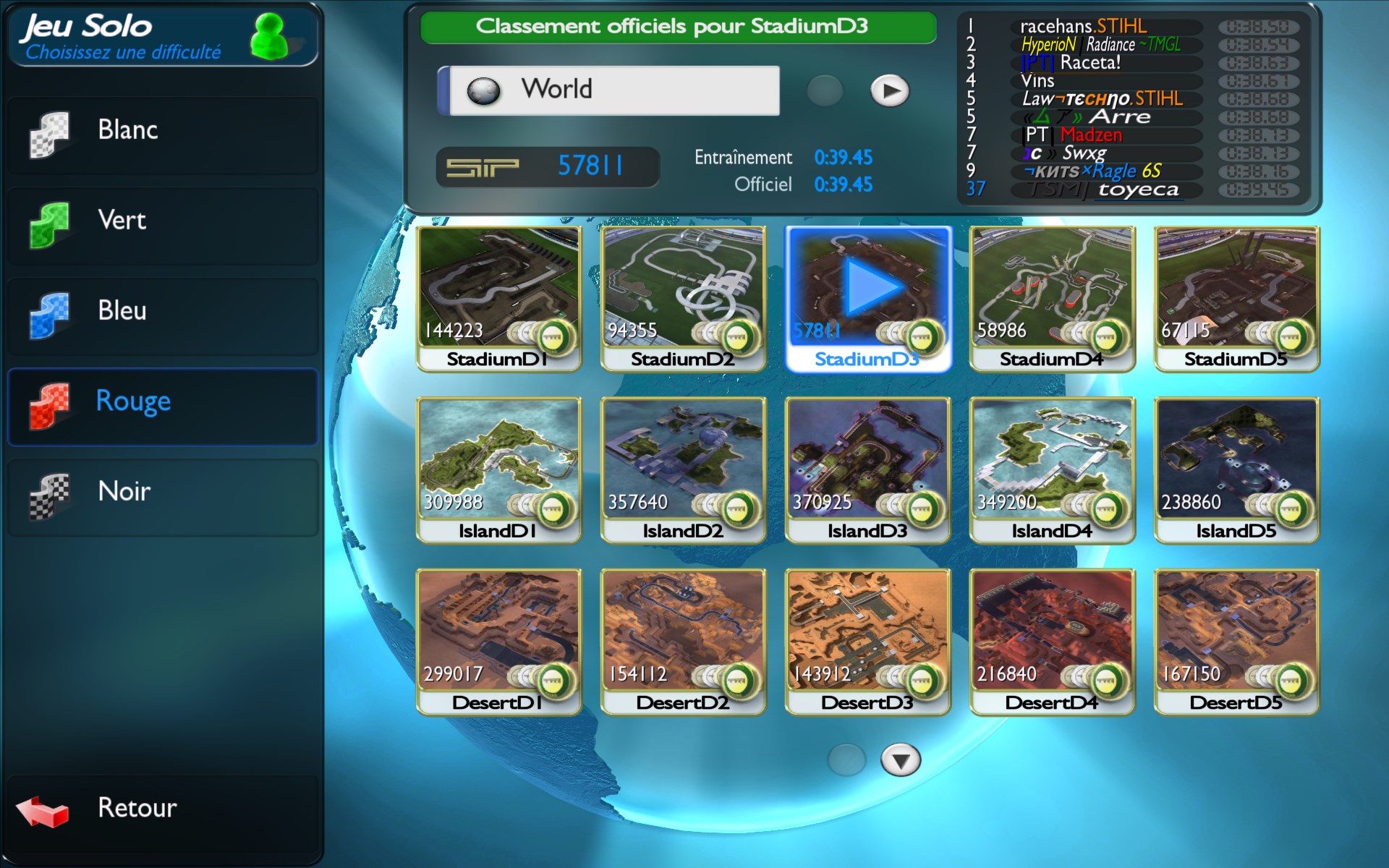Play the highlighted StadiumD3 track
Viewport: 1389px width, 868px height.
click(867, 298)
